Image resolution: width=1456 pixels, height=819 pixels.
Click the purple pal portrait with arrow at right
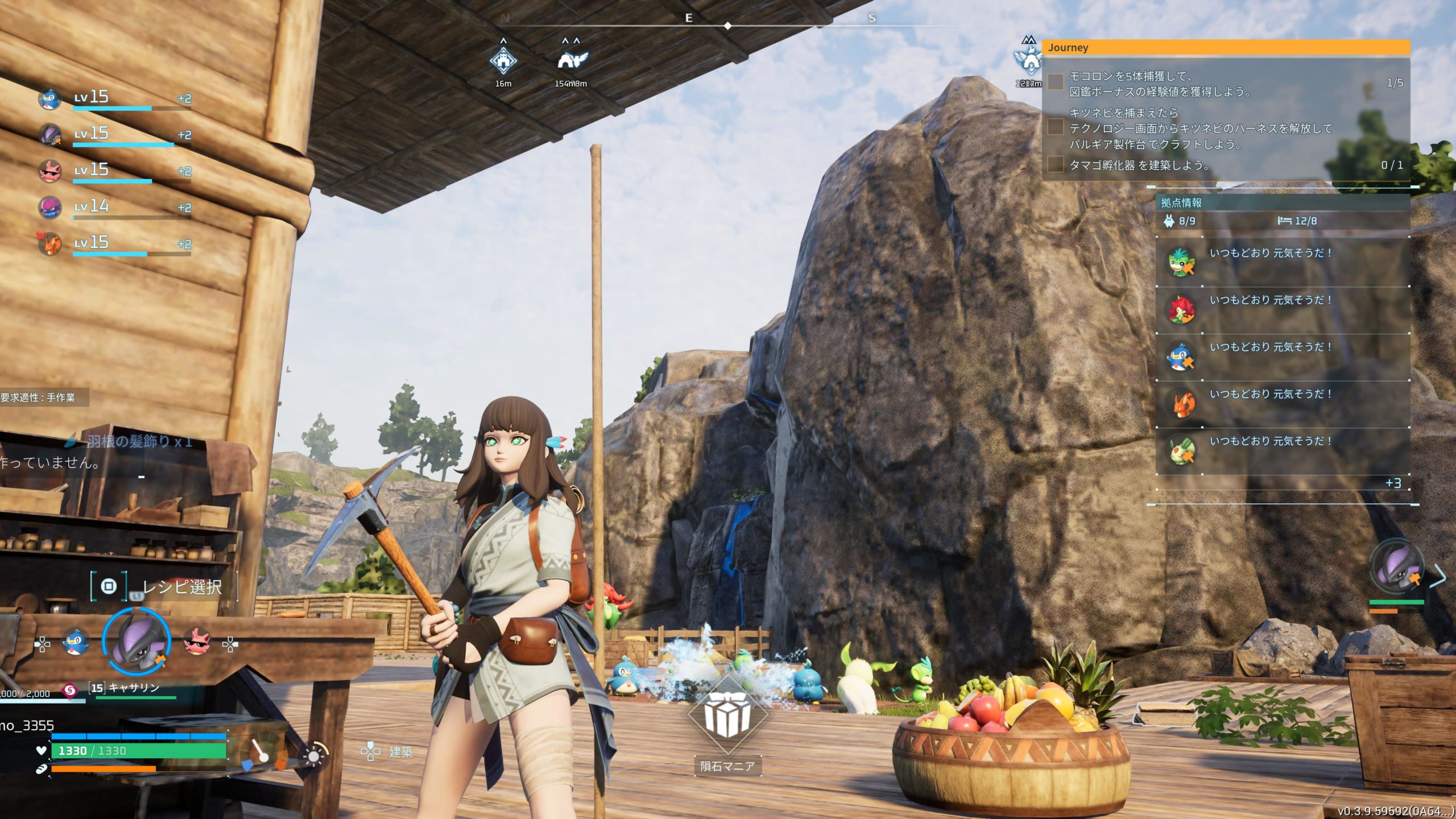(x=1396, y=566)
